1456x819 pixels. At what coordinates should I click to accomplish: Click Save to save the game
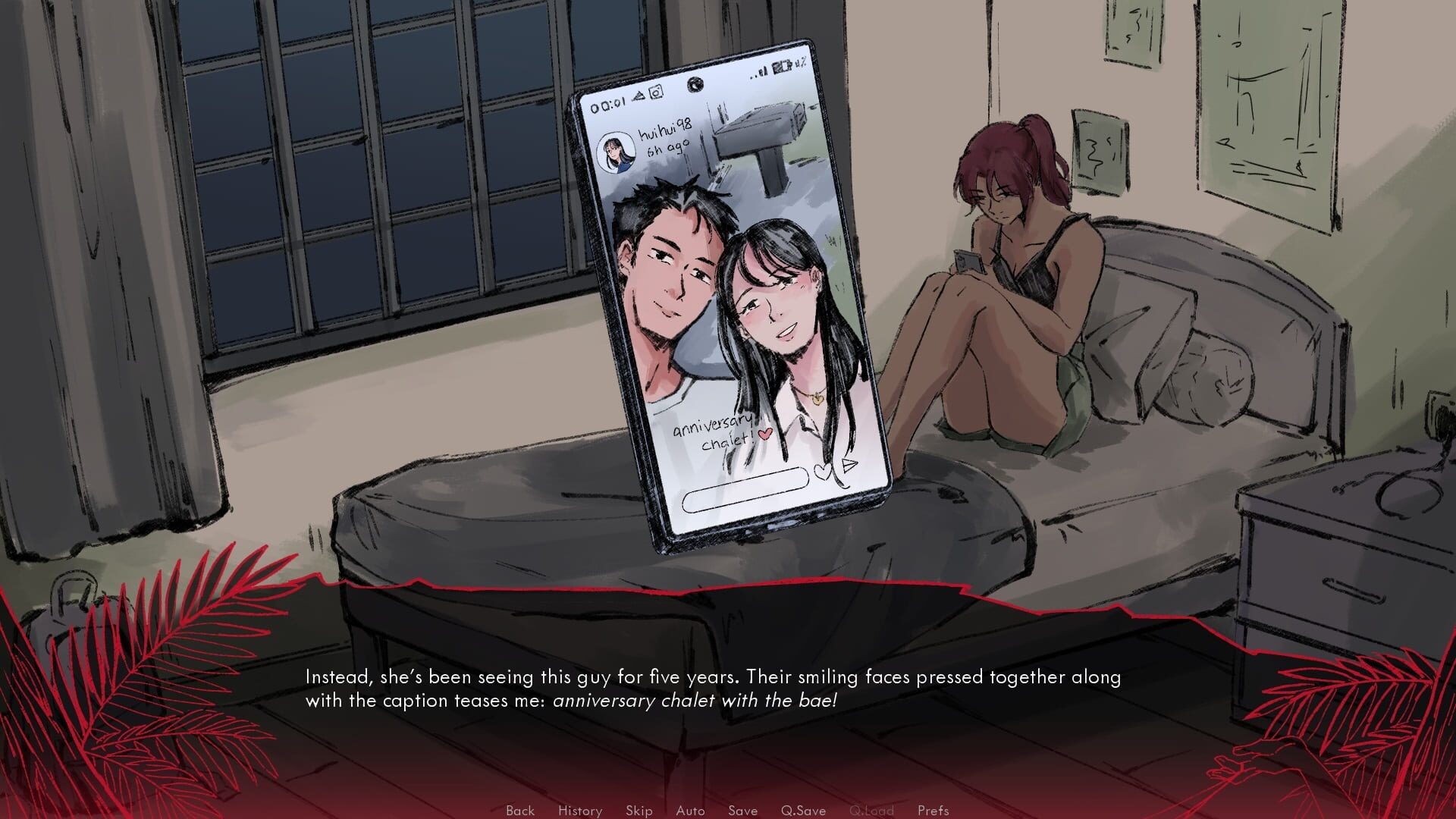[742, 810]
